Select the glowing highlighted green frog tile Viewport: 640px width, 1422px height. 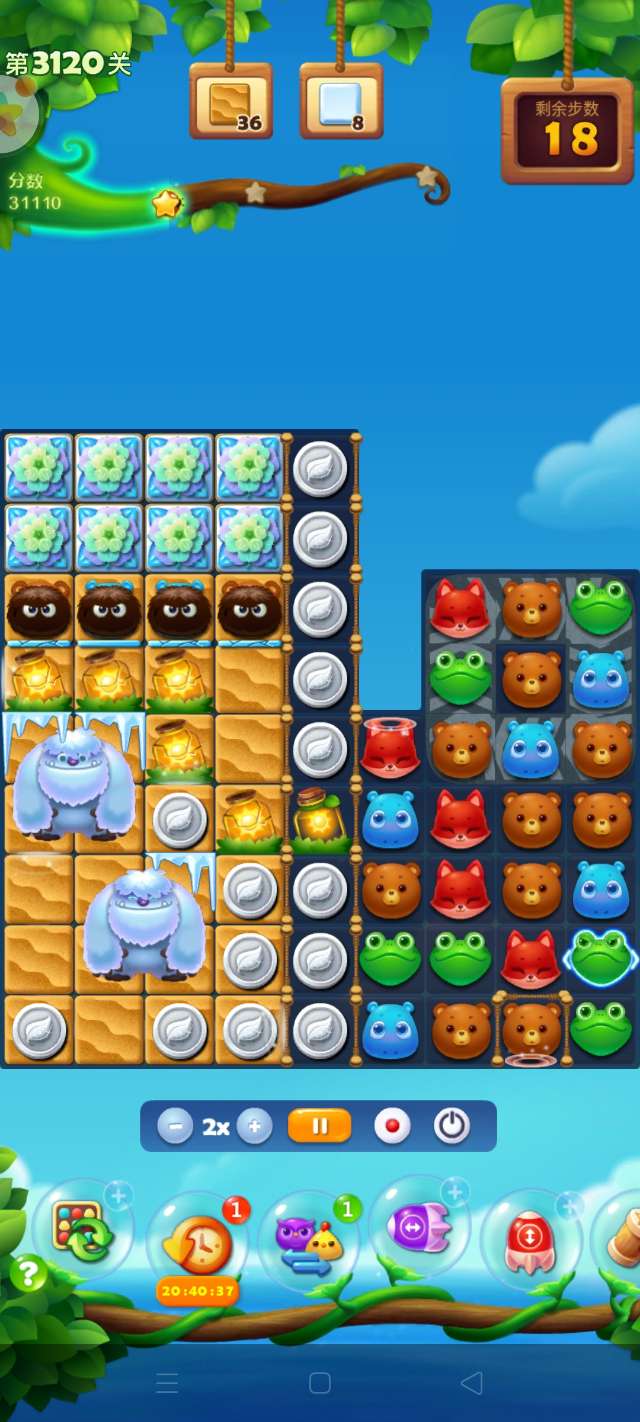(x=601, y=958)
